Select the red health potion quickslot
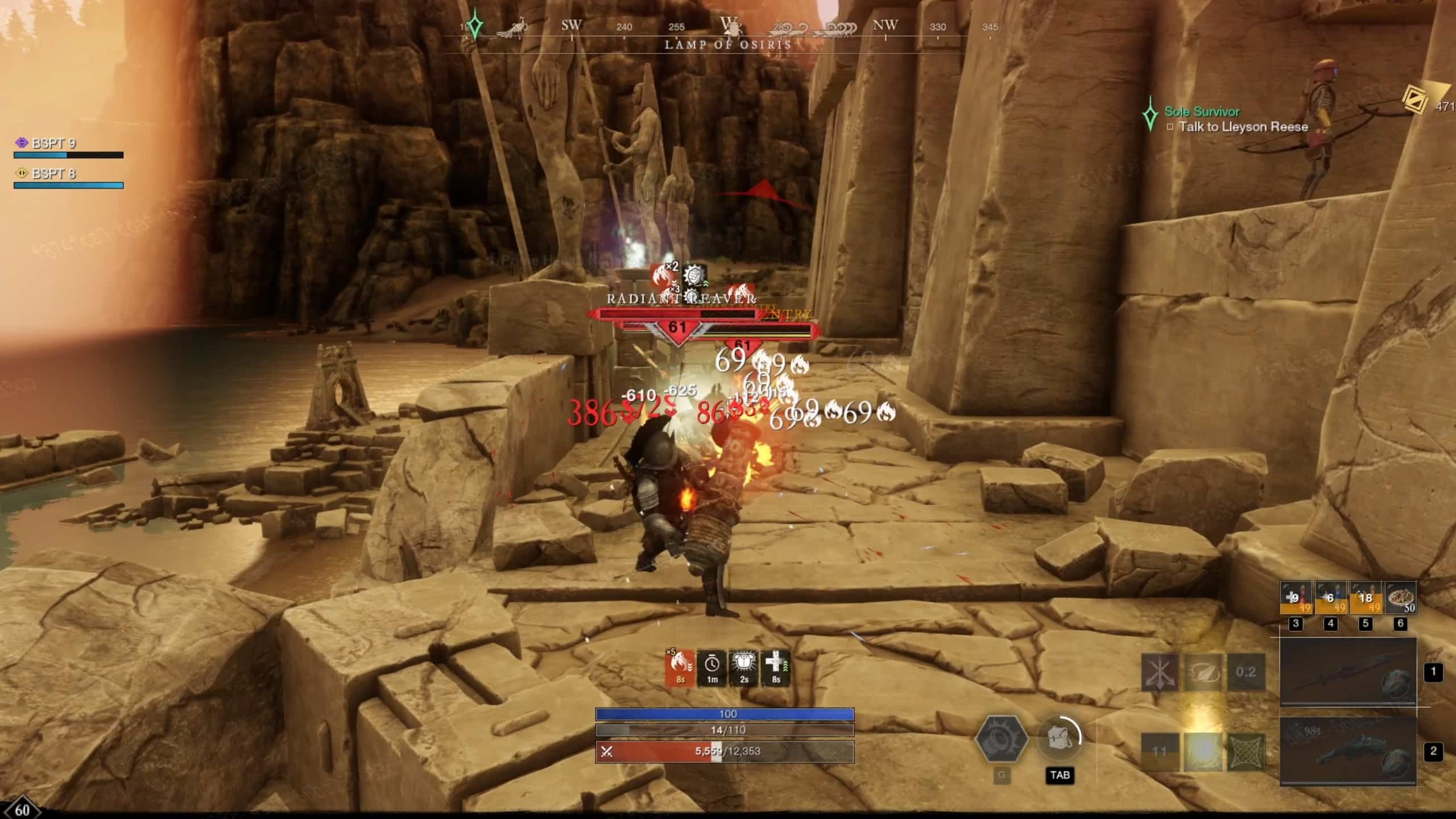The image size is (1456, 819). pos(1296,598)
